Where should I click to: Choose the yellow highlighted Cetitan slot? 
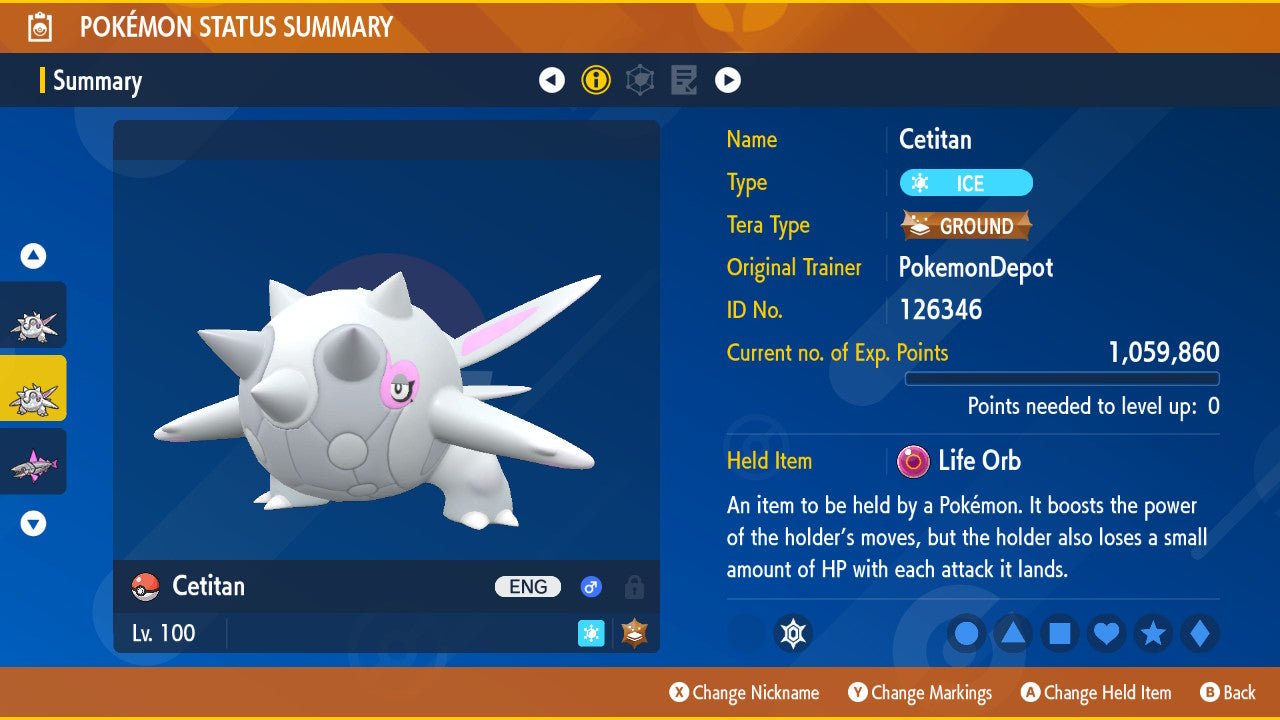point(33,388)
